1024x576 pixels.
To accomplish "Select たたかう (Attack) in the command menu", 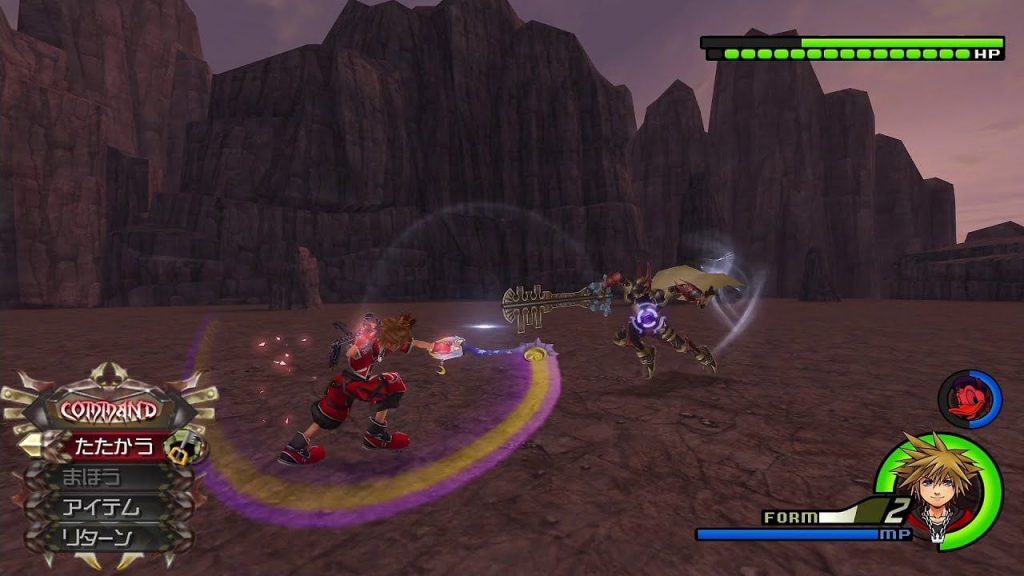I will pos(108,444).
